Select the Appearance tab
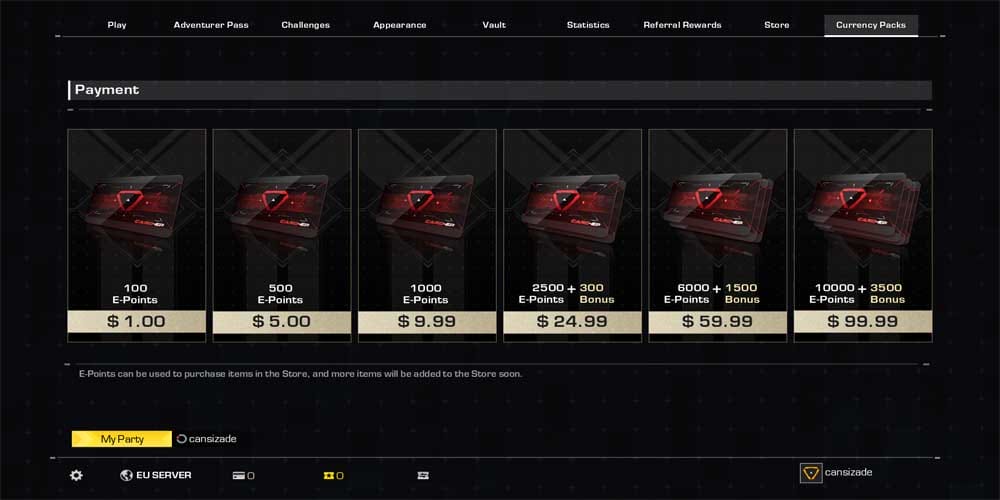The image size is (1000, 500). click(399, 25)
